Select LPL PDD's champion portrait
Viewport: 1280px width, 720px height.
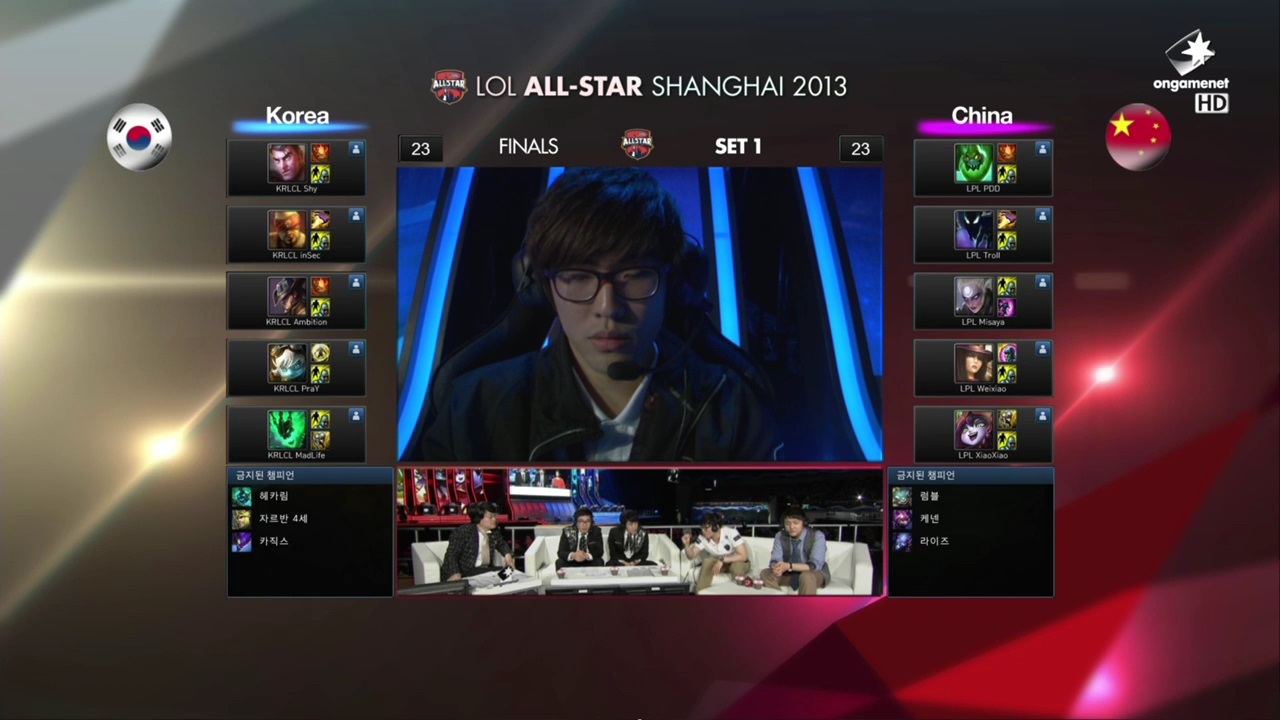pos(973,163)
